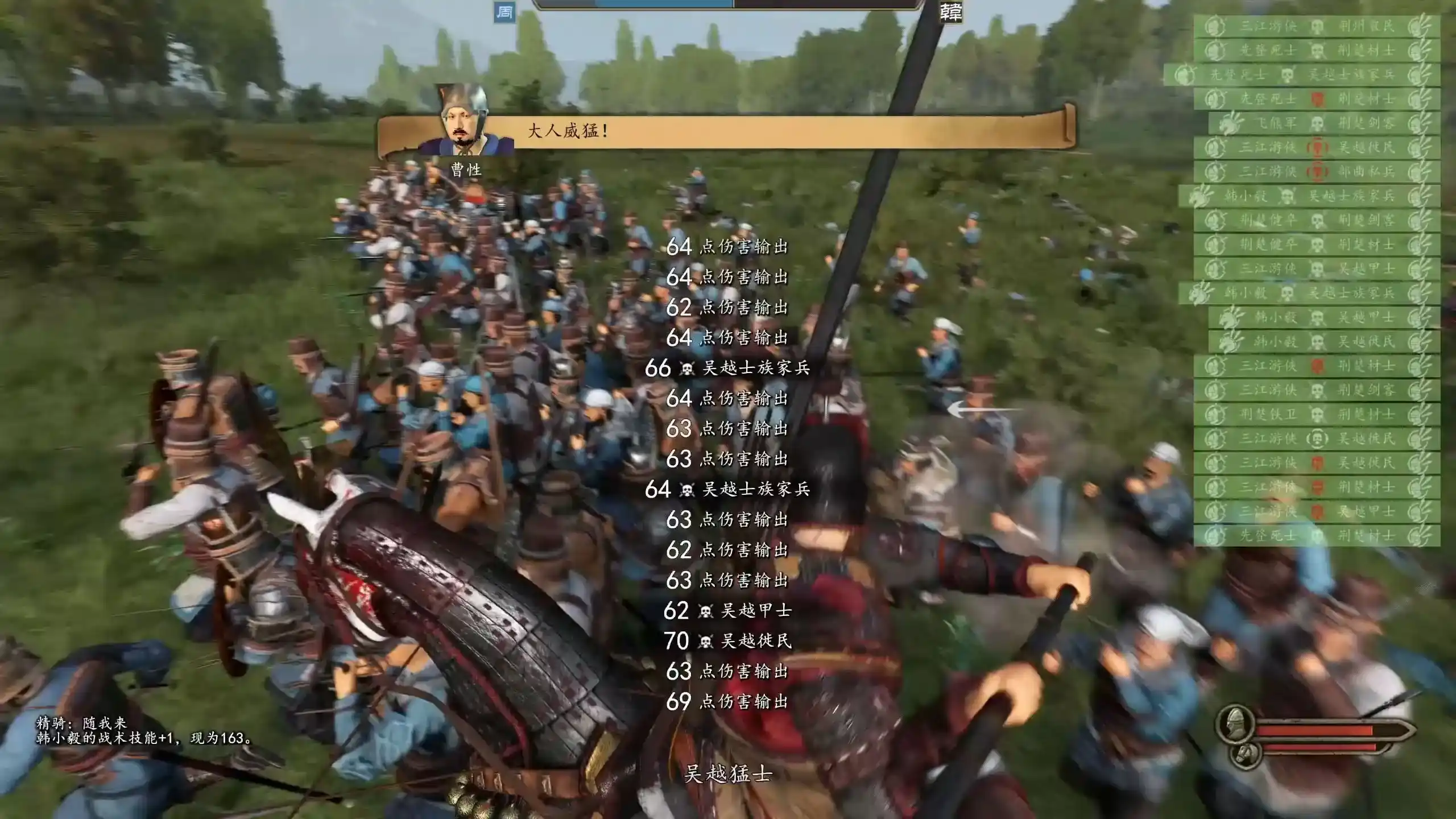Select the dark 韓 faction banner
Viewport: 1456px width, 819px height.
coord(950,12)
